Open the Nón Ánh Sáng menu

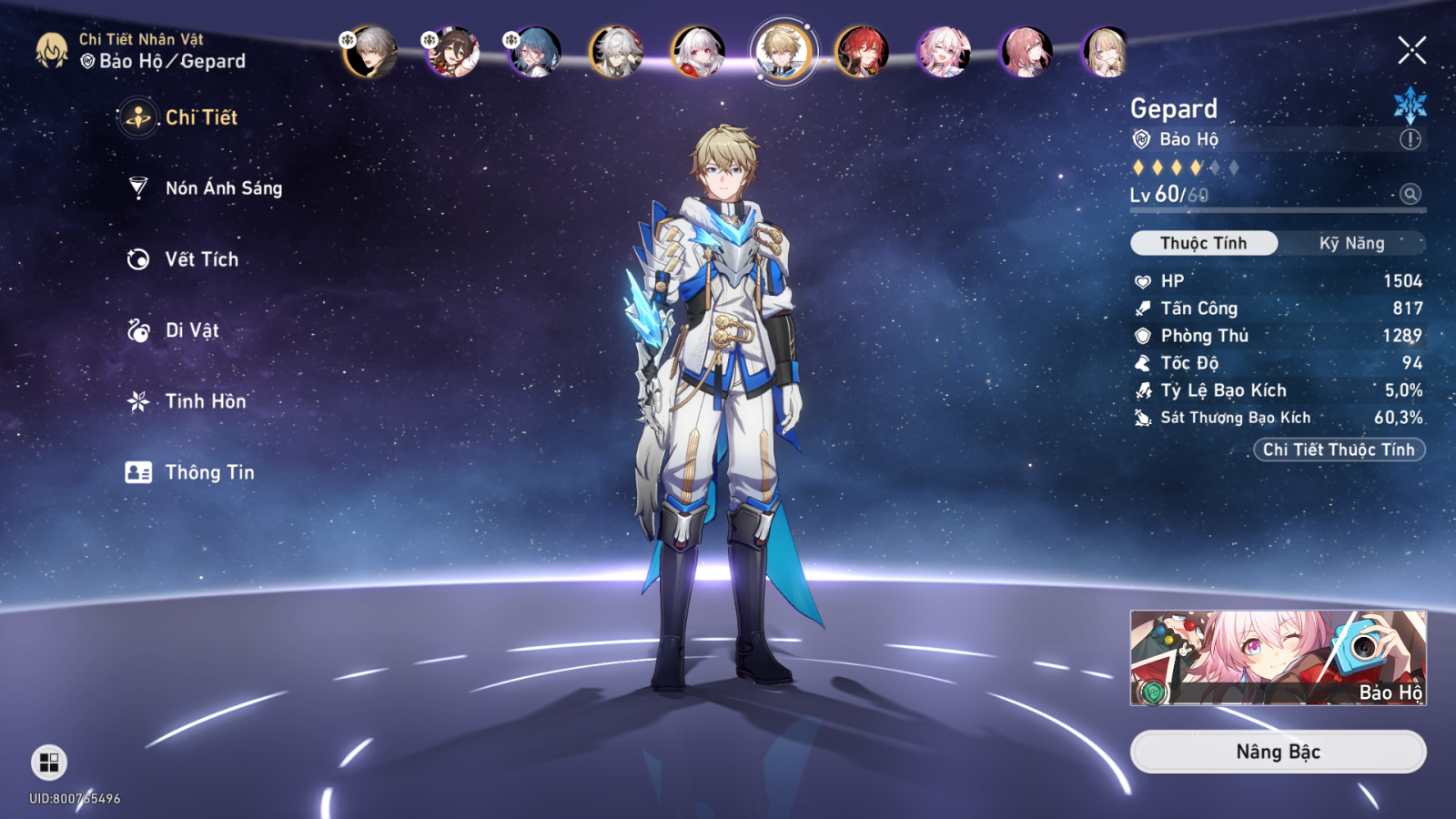[223, 188]
